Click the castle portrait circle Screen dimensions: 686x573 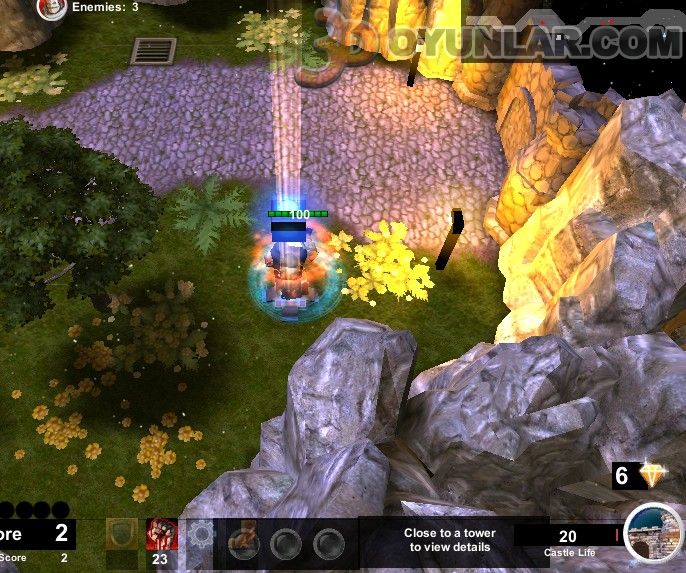[652, 533]
